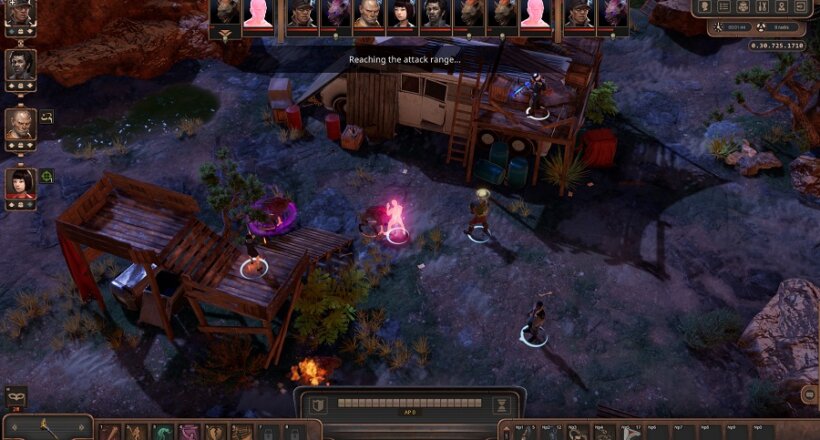This screenshot has width=820, height=440.
Task: Activate the green swirl ability on the hotbar
Action: (x=161, y=433)
